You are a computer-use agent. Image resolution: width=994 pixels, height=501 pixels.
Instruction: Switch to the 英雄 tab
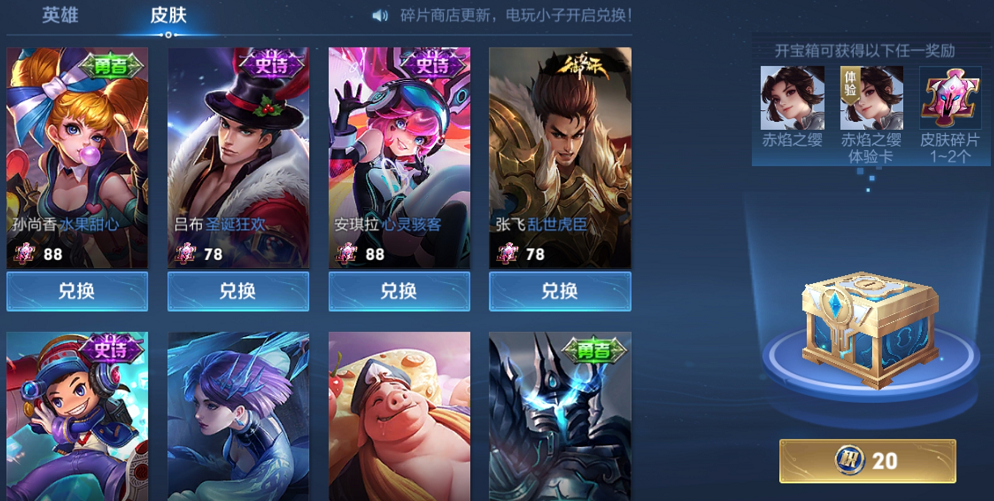point(60,16)
